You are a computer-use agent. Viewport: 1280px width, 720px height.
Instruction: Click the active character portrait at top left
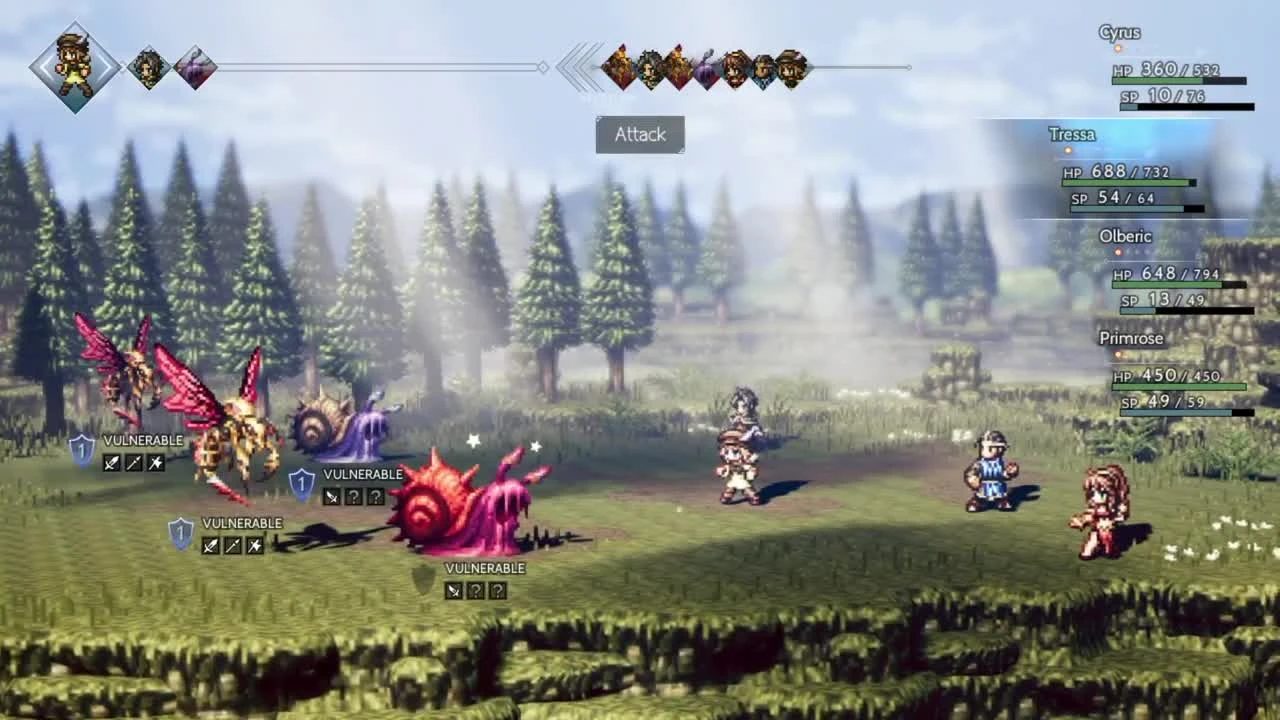point(75,66)
